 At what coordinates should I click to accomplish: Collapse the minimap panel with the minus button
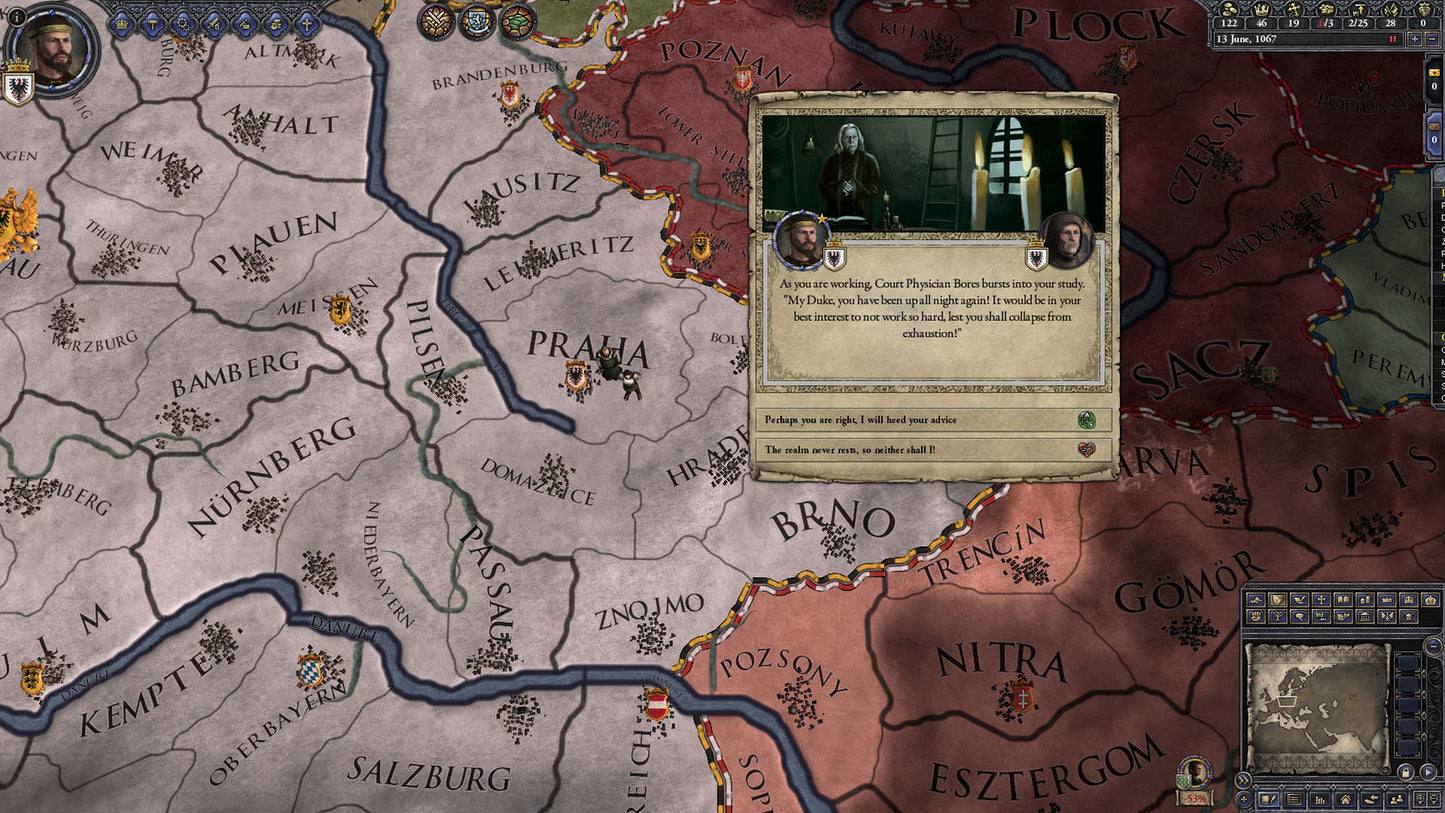tap(1434, 647)
